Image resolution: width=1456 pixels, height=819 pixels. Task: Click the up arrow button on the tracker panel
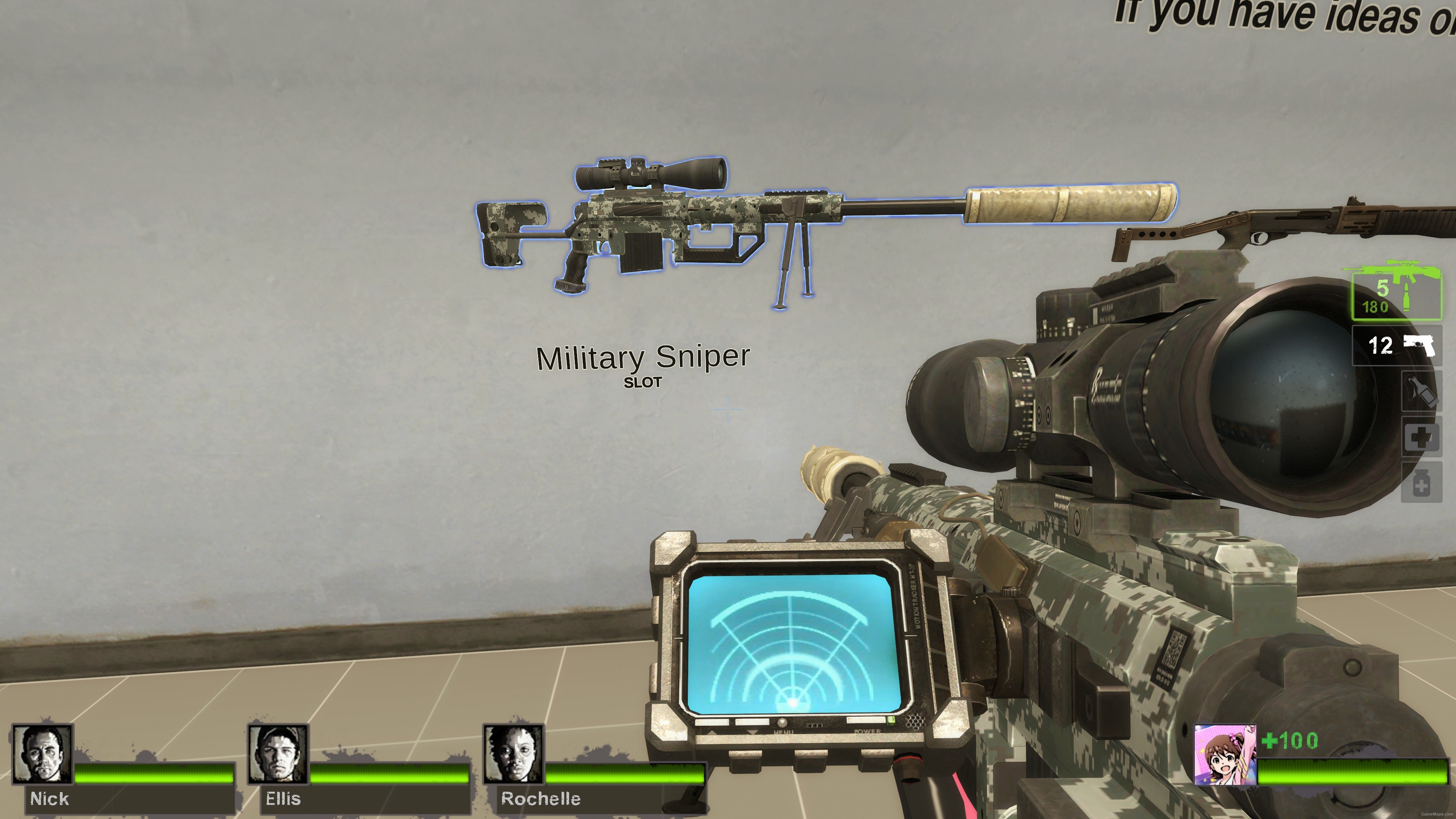click(x=713, y=732)
